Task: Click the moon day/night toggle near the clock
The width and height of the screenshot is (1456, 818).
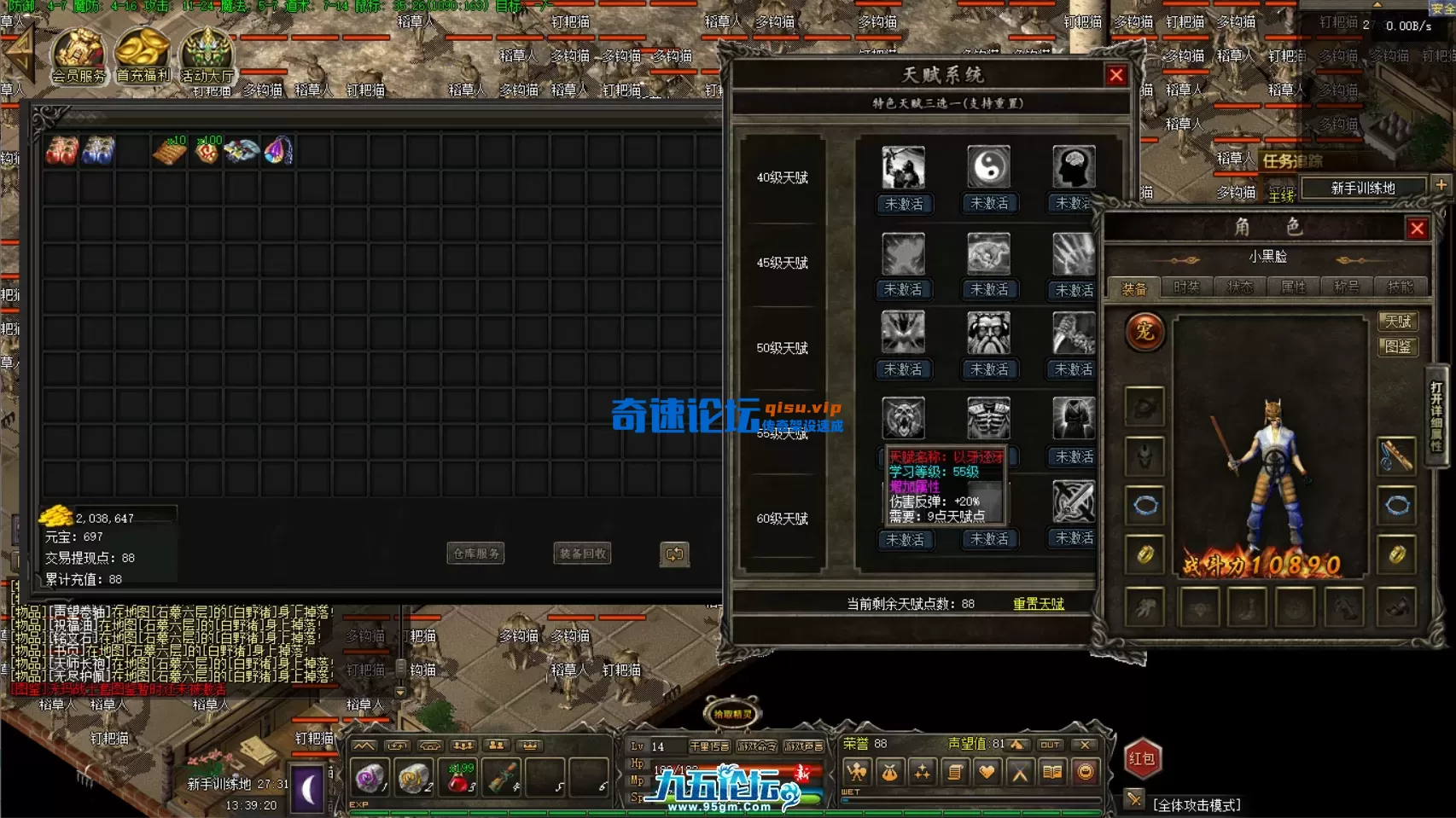Action: click(306, 789)
